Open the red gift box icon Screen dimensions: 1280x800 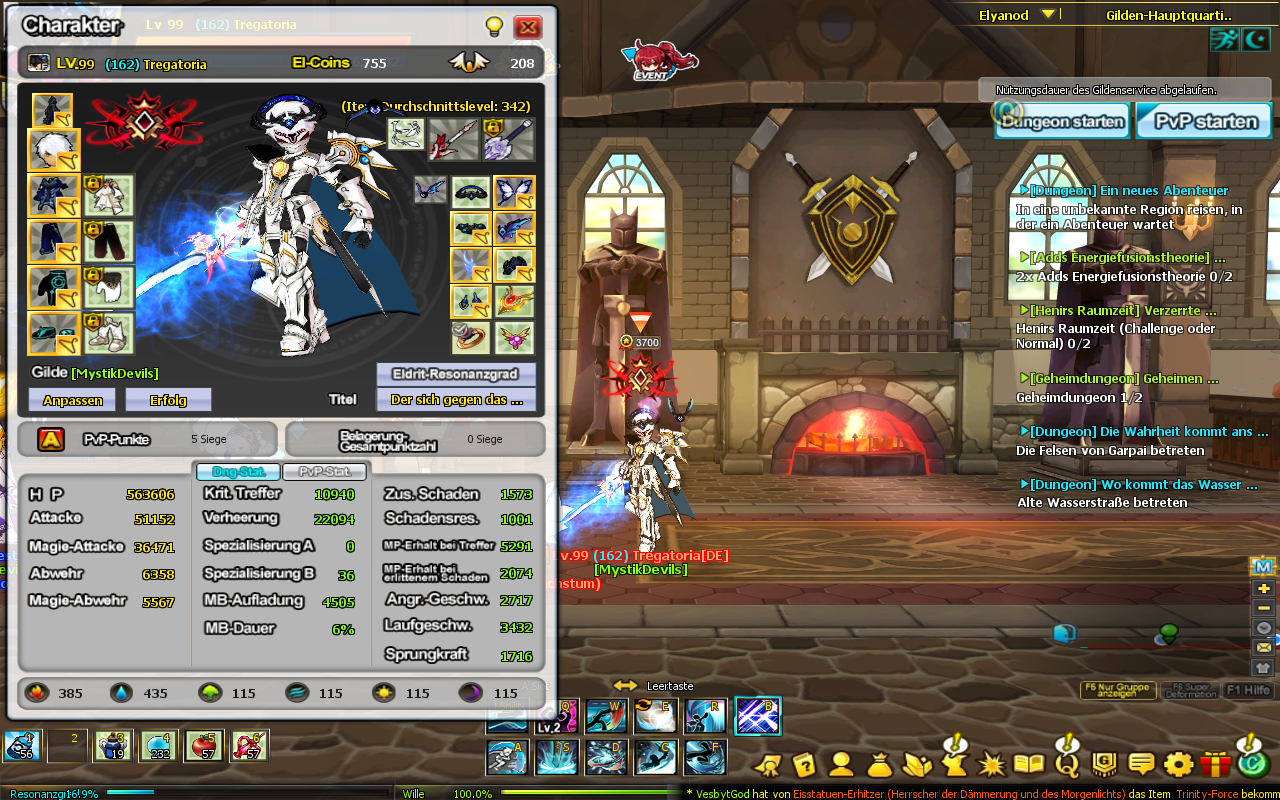(x=1214, y=765)
